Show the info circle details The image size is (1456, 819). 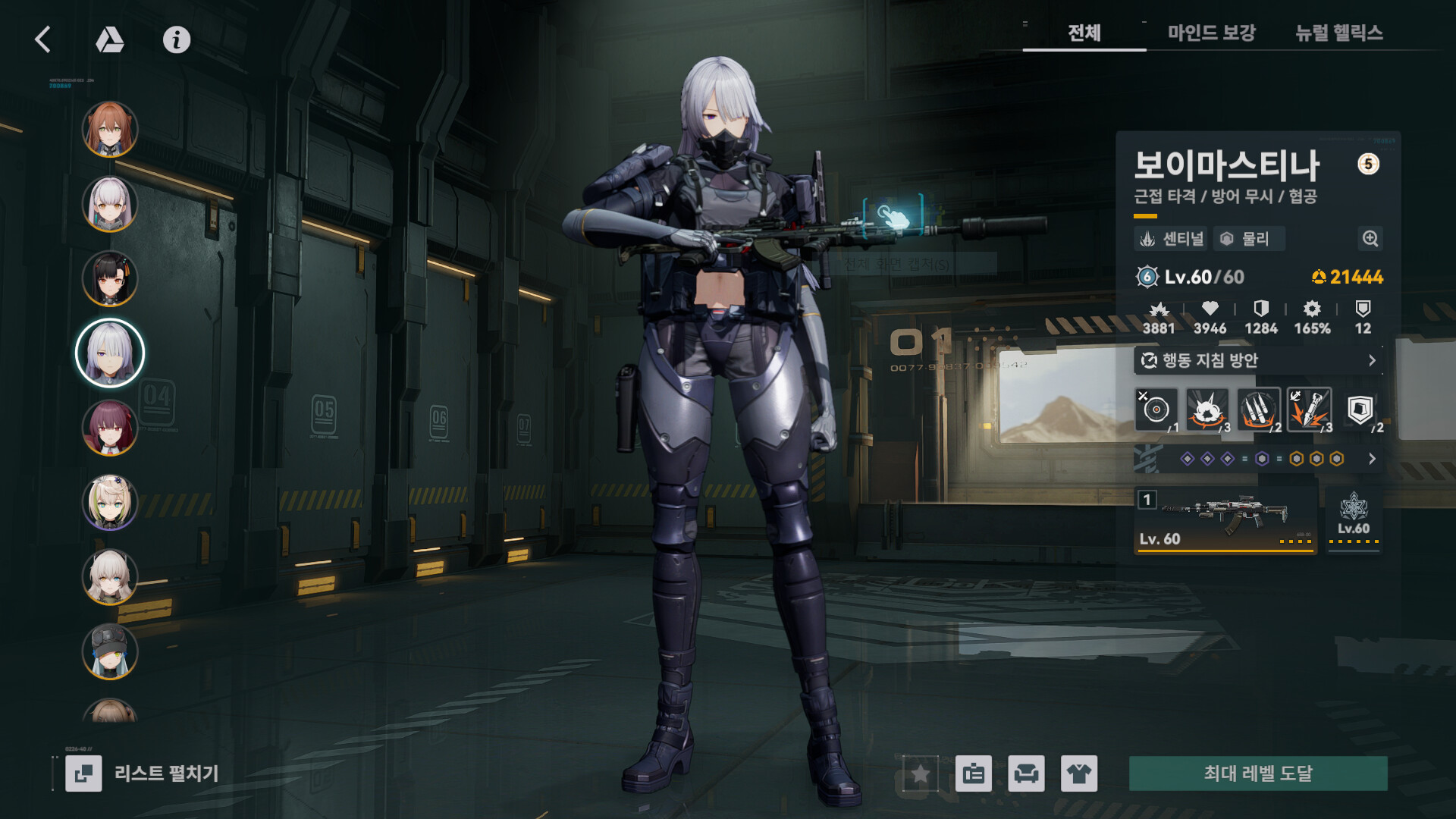177,39
